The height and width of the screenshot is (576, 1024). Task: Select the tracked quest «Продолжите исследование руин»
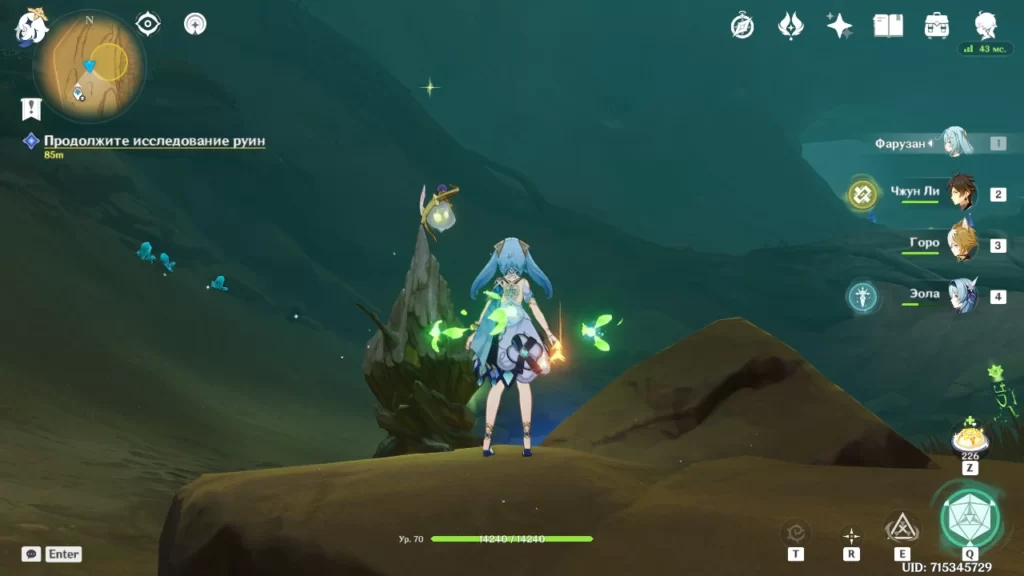click(154, 141)
